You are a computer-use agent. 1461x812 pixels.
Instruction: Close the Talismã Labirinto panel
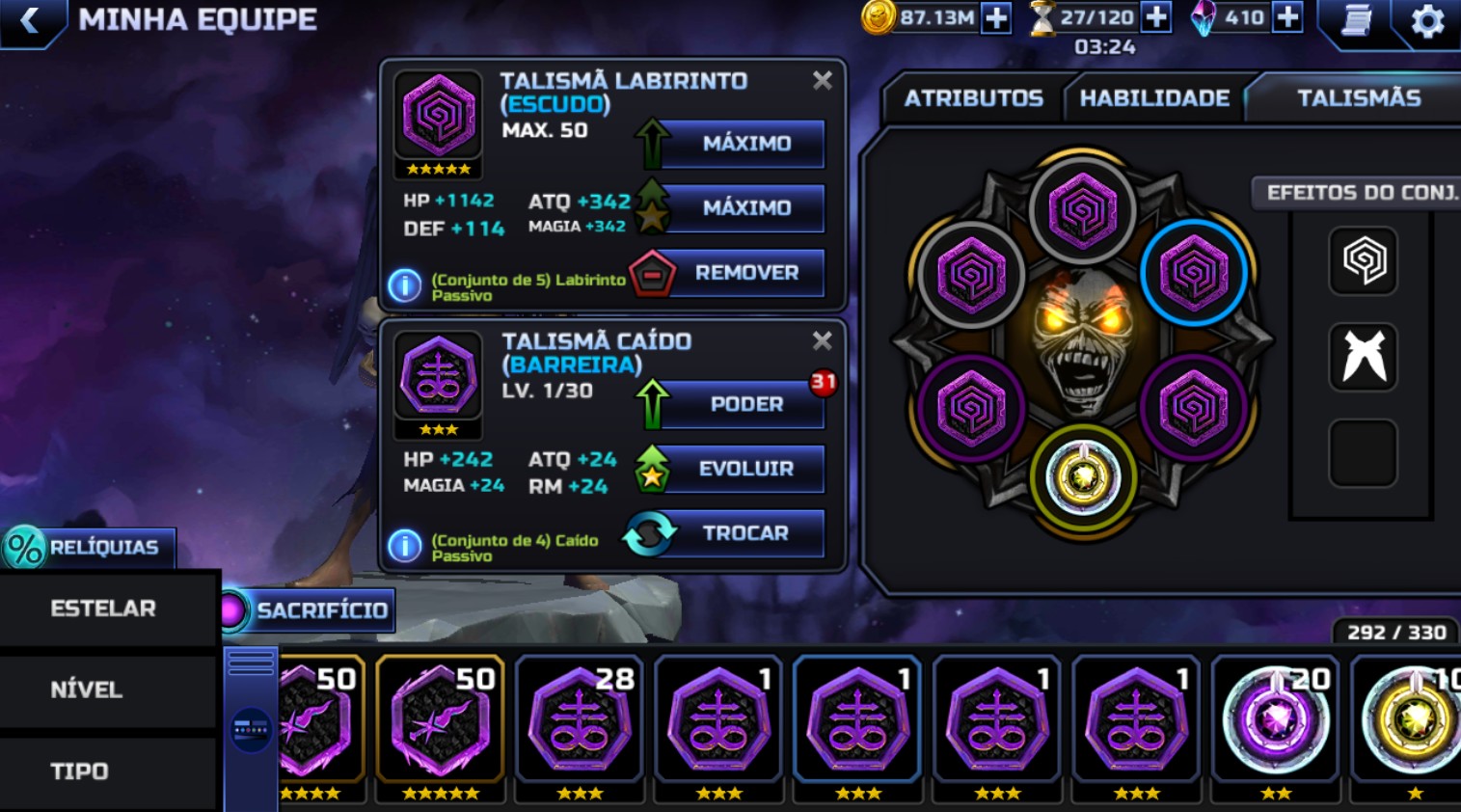pos(822,81)
